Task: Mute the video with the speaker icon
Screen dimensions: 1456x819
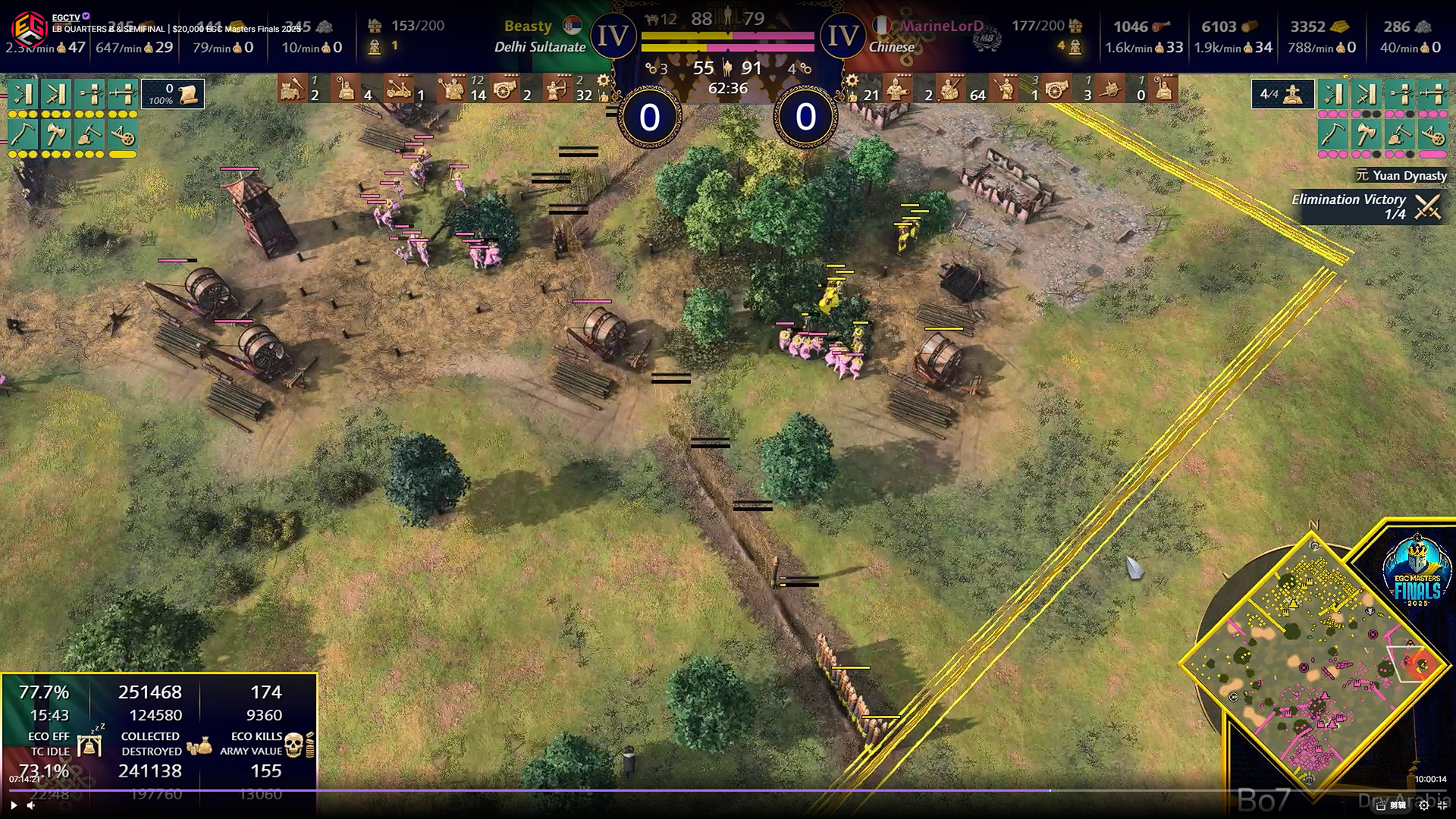Action: tap(31, 805)
